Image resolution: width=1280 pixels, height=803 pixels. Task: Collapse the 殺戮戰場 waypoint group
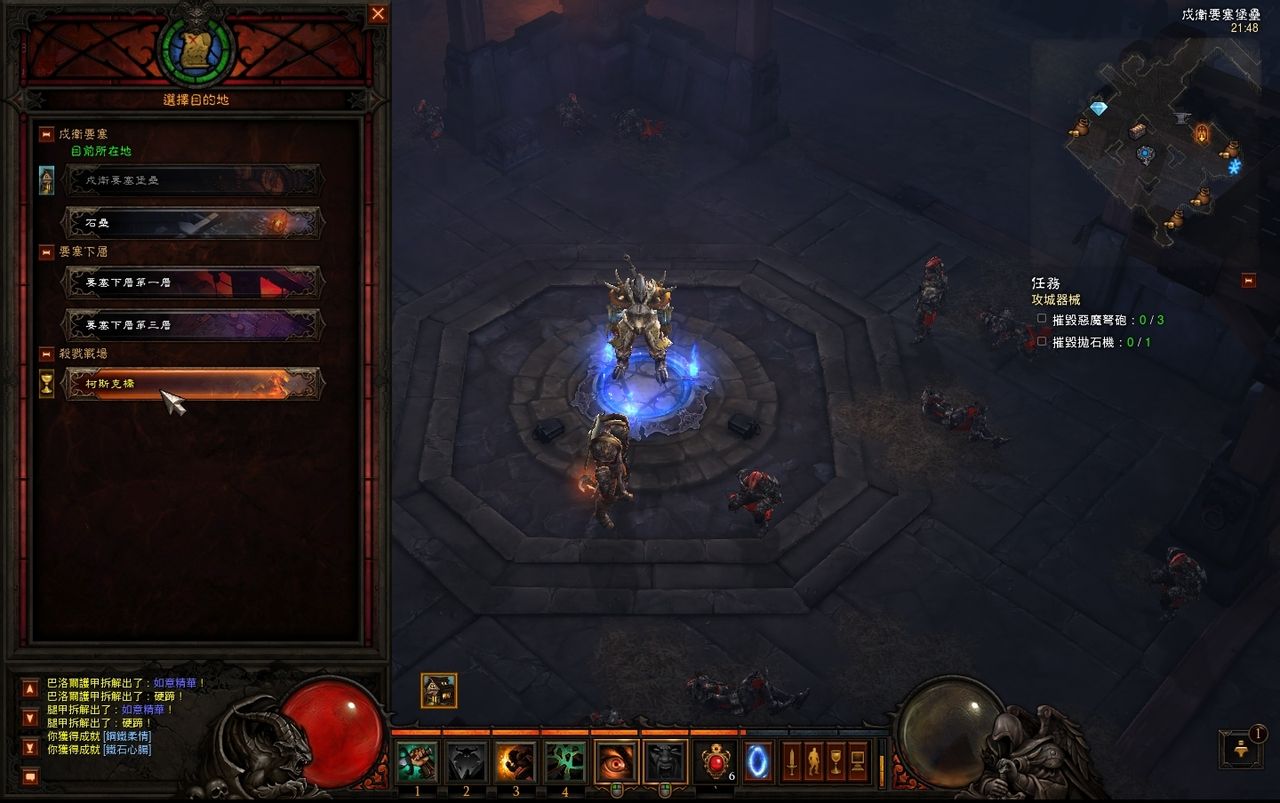[x=46, y=354]
